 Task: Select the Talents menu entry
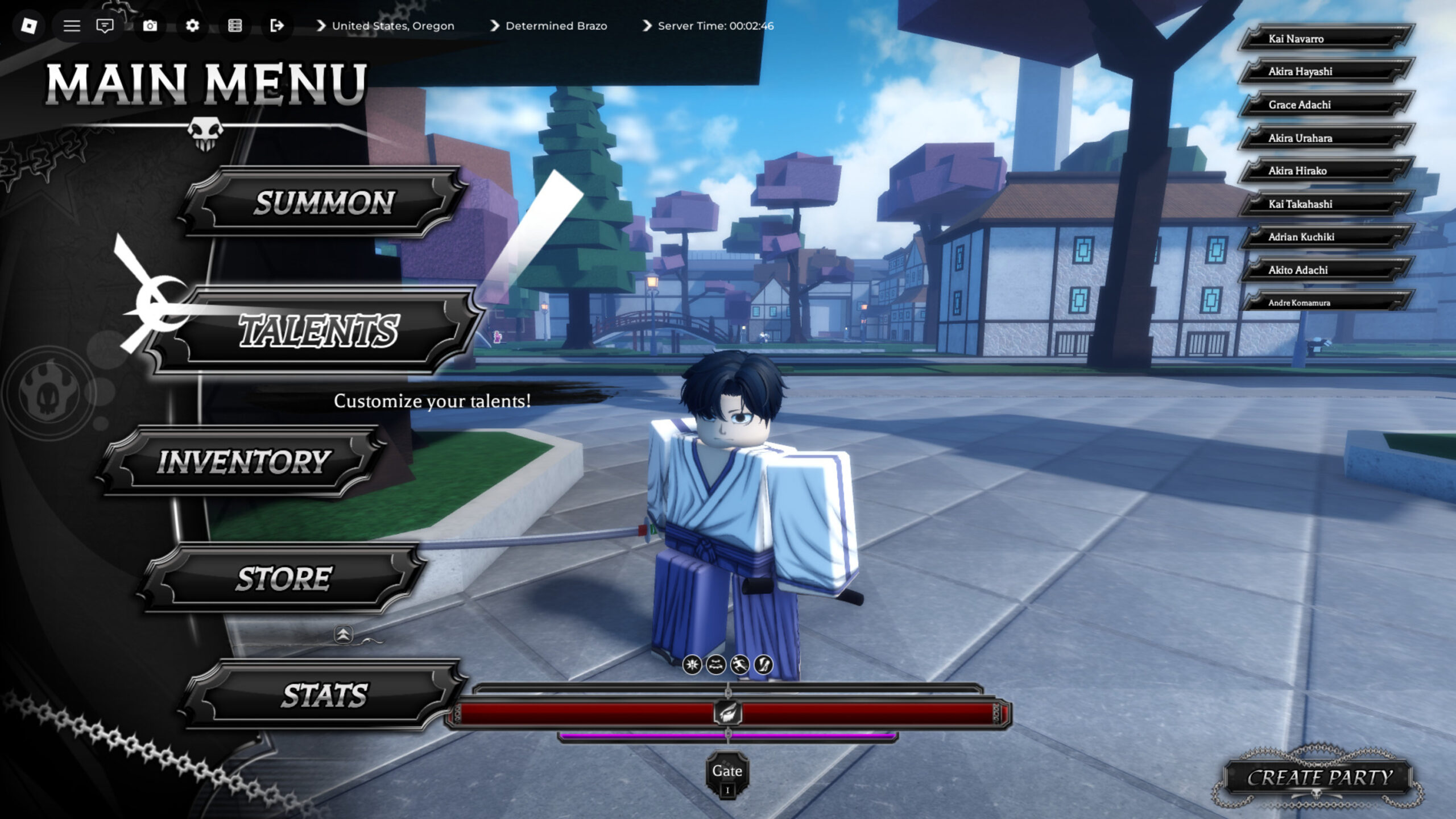click(x=318, y=331)
